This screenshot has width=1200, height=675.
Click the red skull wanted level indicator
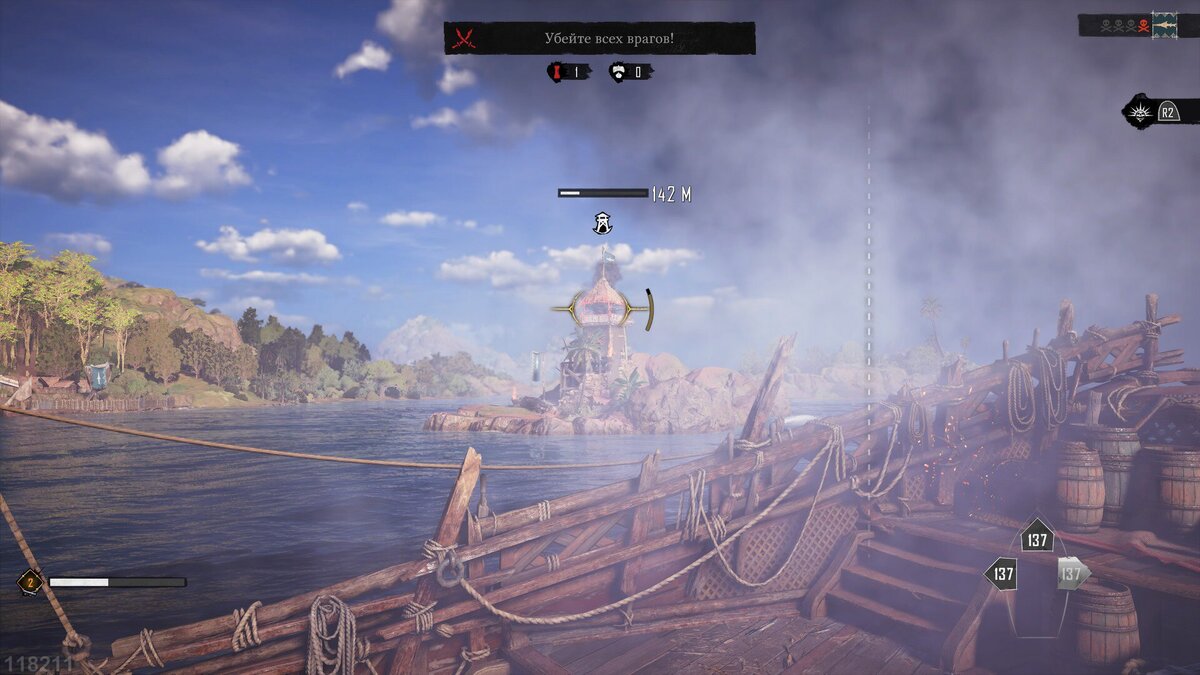1141,25
